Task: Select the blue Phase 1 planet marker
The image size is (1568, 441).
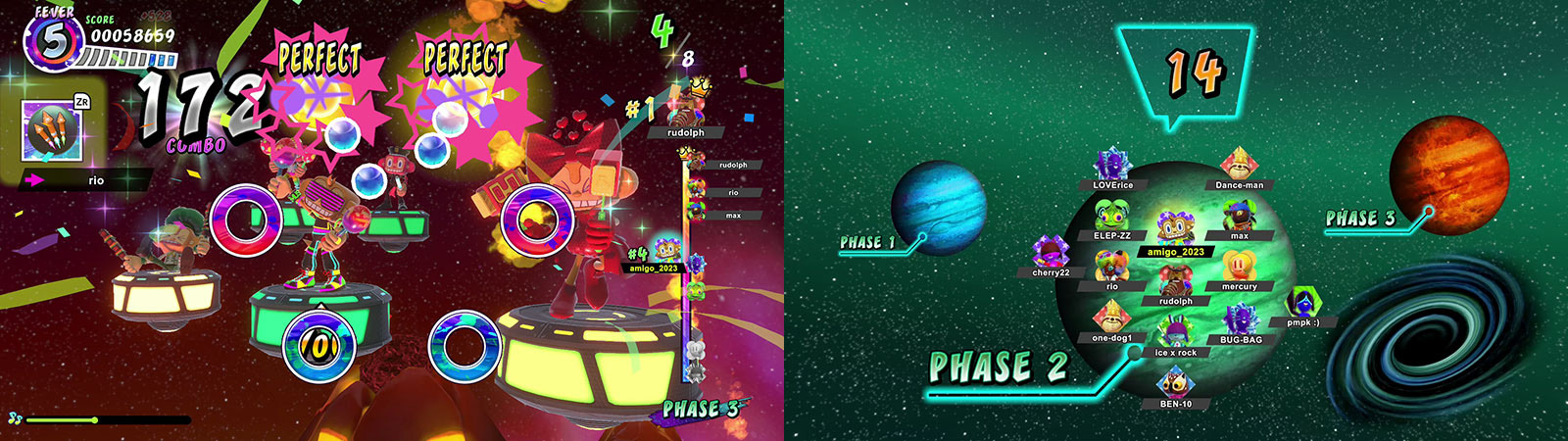Action: (x=938, y=208)
